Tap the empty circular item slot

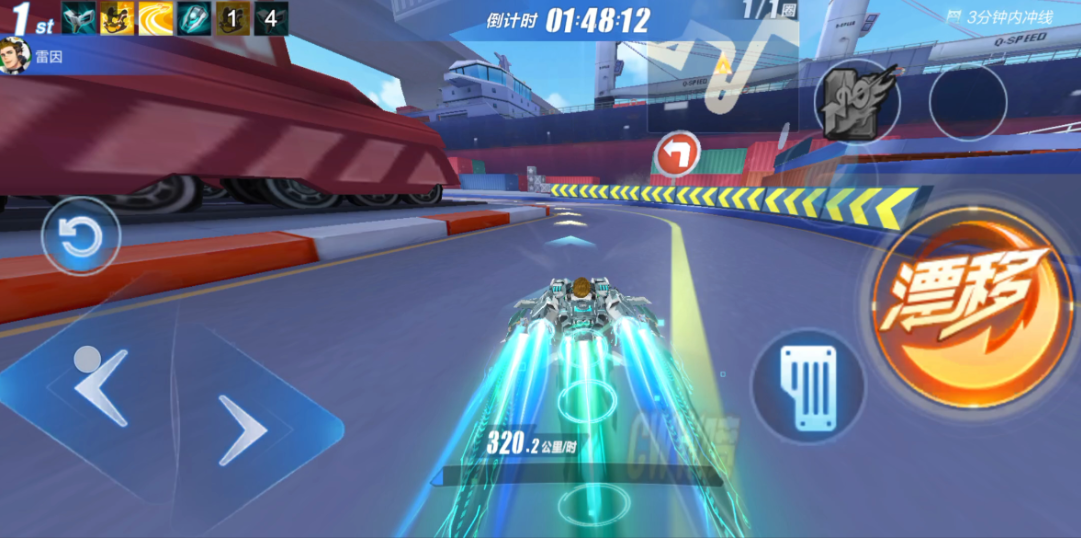967,102
